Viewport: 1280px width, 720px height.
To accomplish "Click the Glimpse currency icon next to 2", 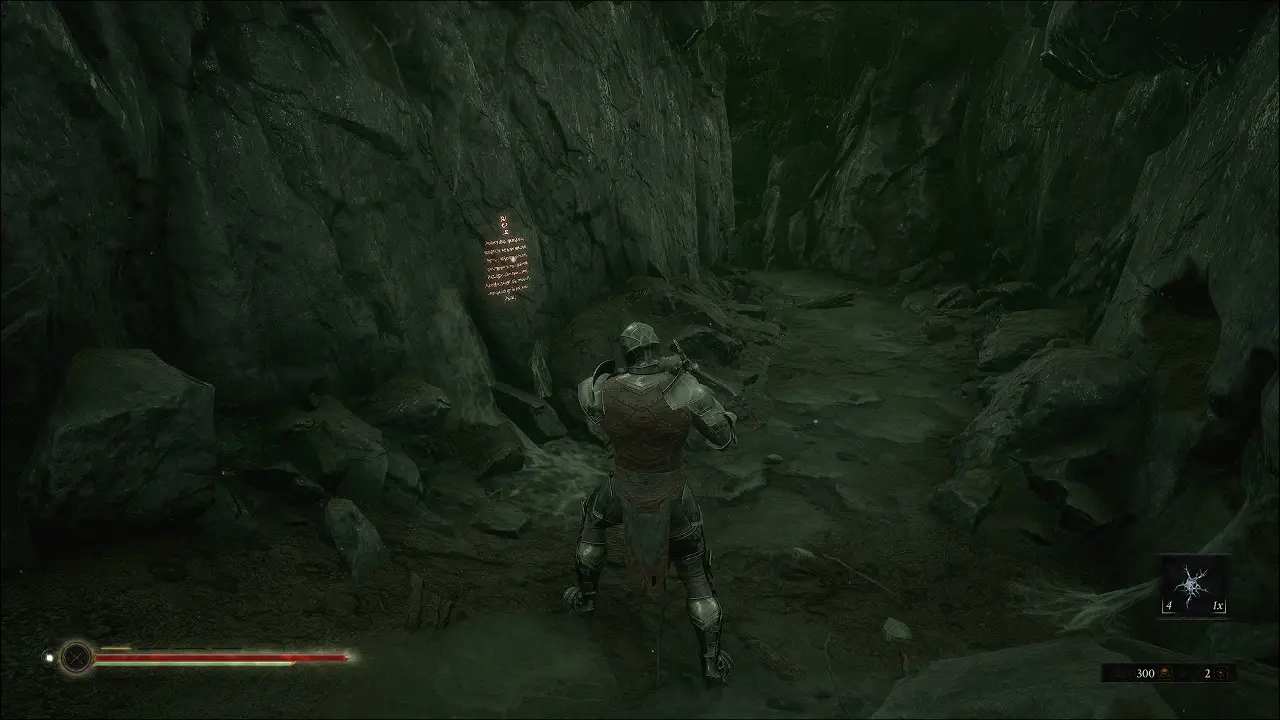I will [1221, 674].
